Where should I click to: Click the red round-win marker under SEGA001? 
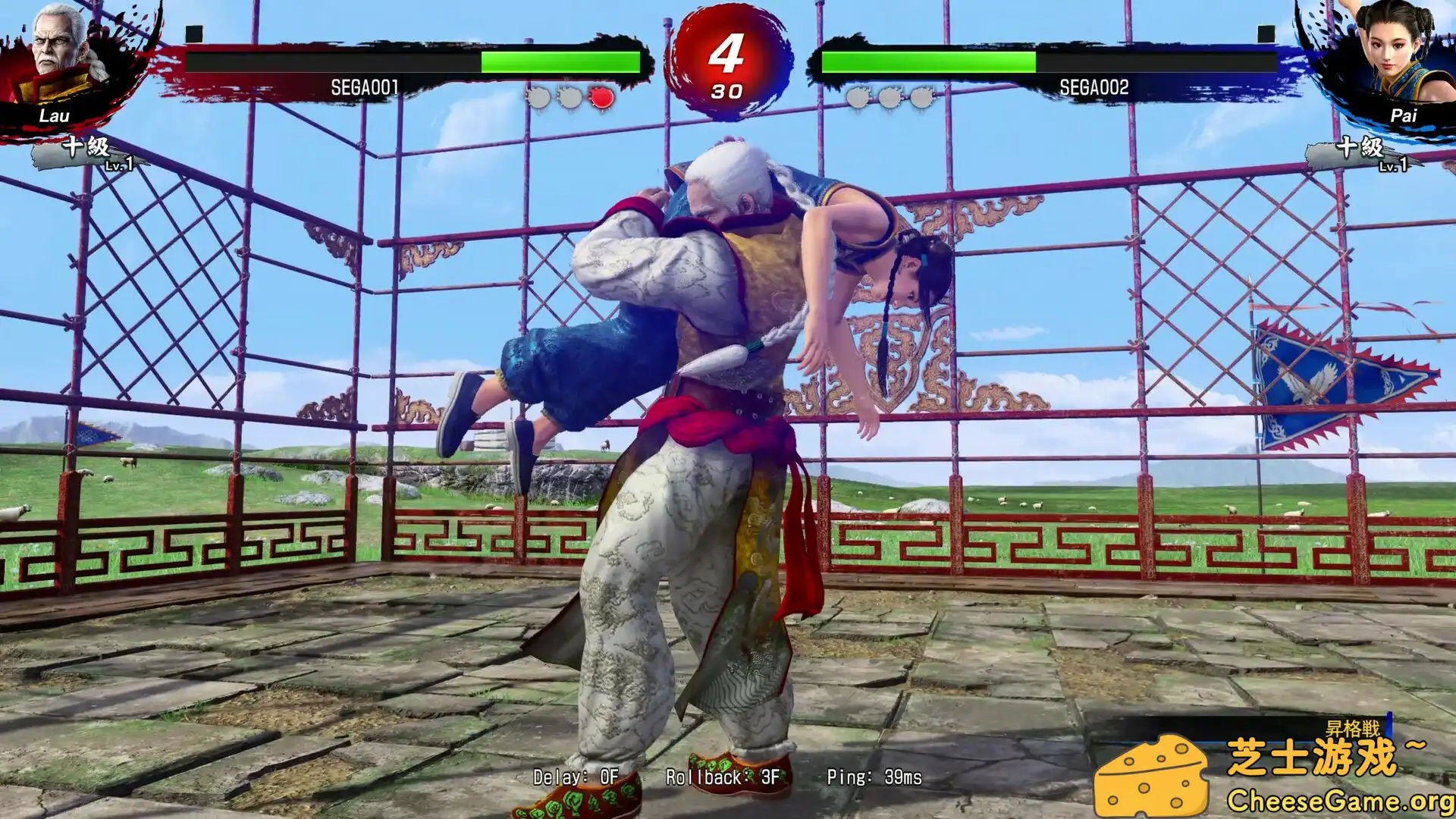tap(600, 97)
